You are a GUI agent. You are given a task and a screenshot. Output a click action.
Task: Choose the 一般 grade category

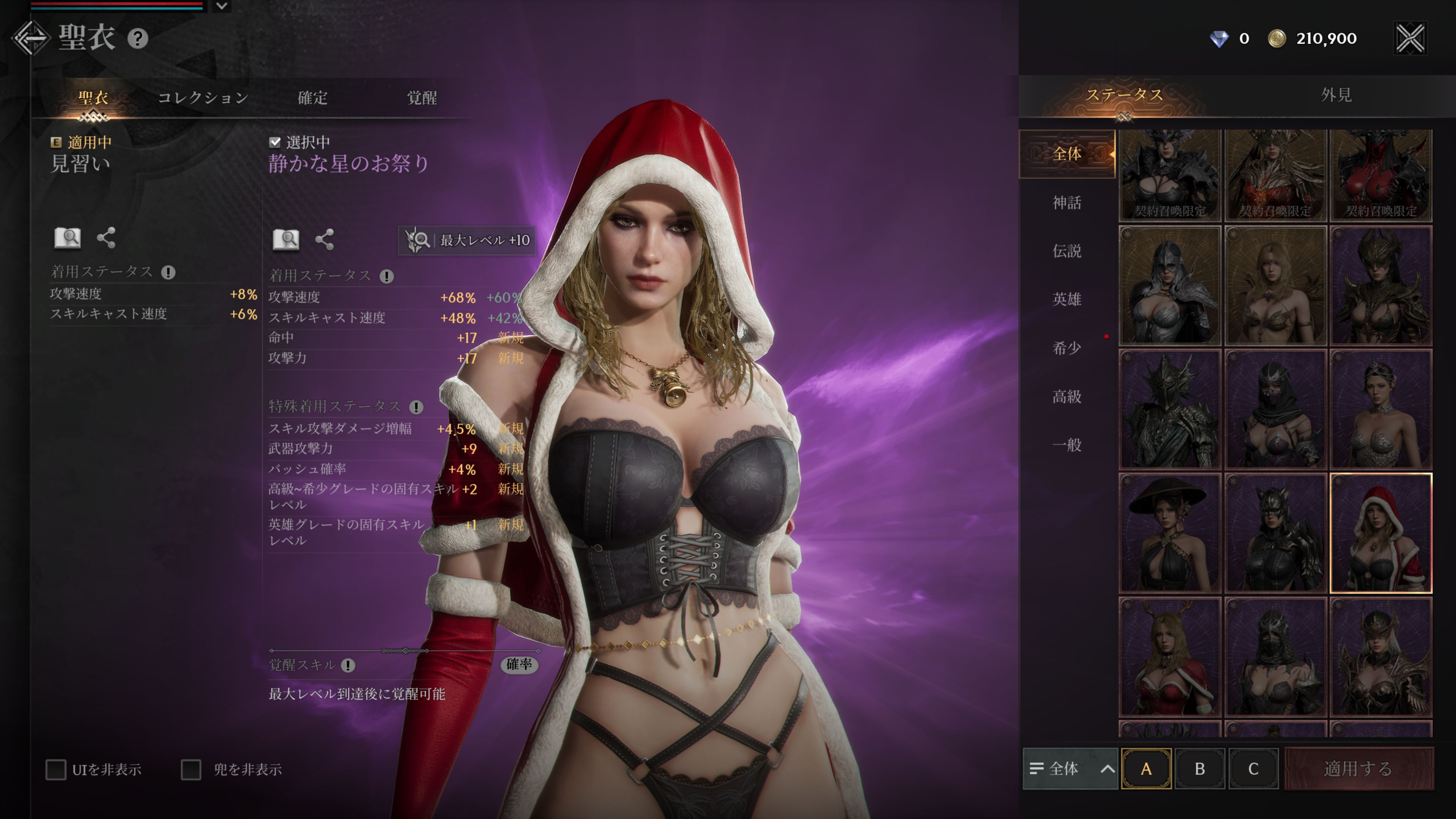[x=1067, y=445]
